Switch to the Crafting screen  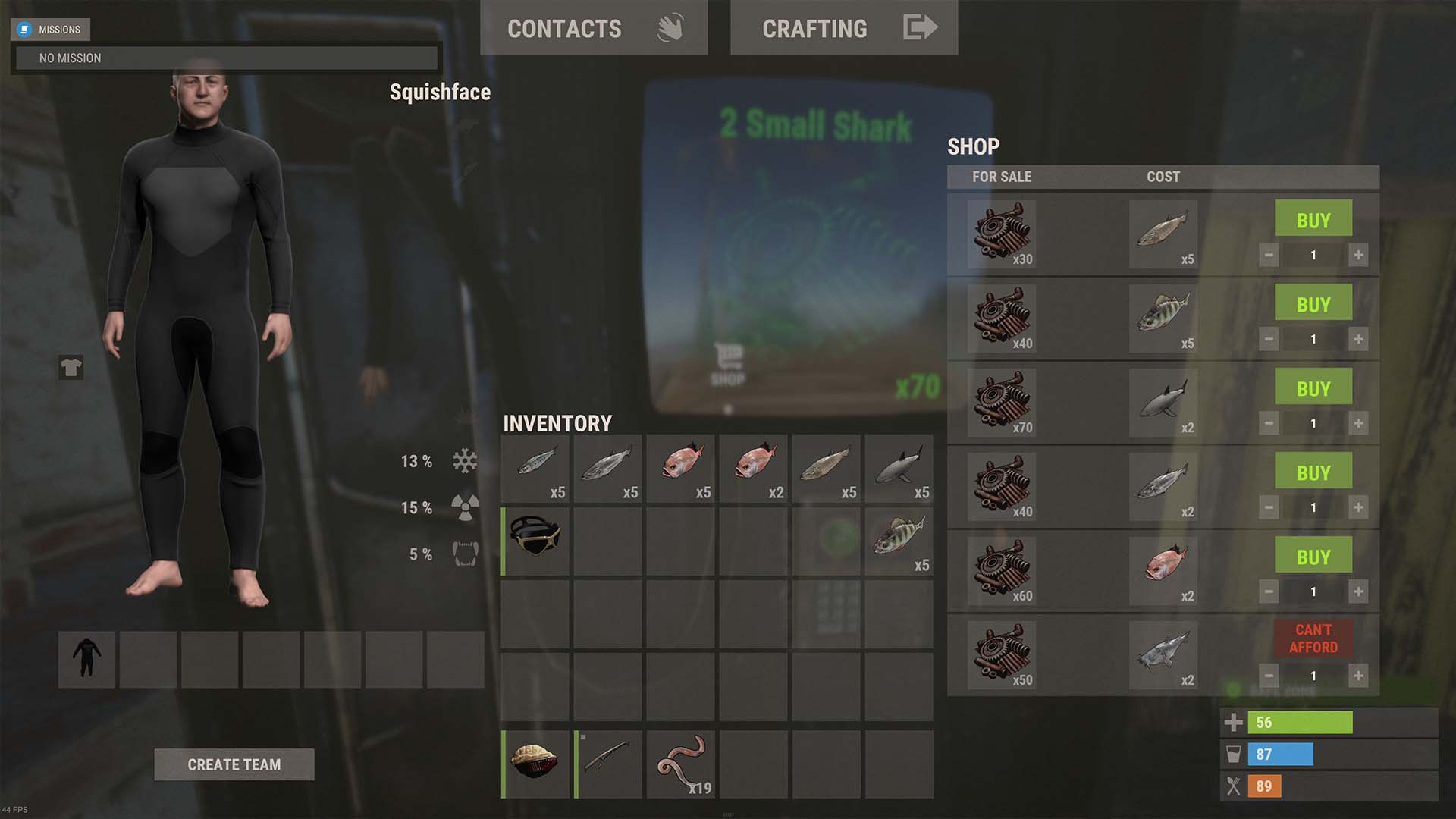point(843,28)
